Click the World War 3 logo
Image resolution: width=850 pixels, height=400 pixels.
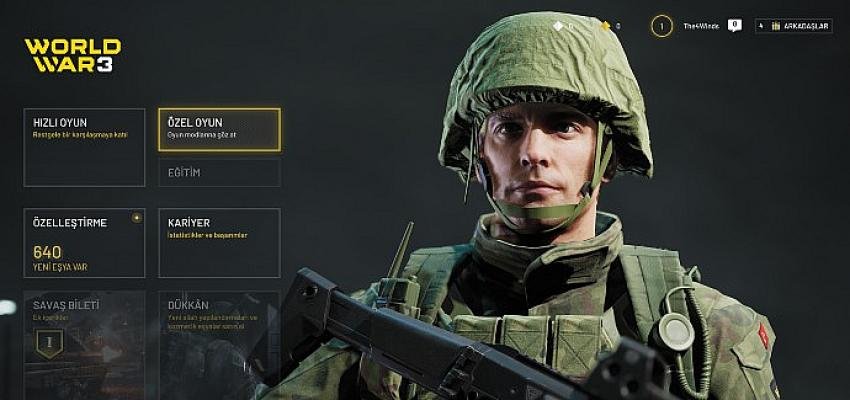tap(72, 55)
